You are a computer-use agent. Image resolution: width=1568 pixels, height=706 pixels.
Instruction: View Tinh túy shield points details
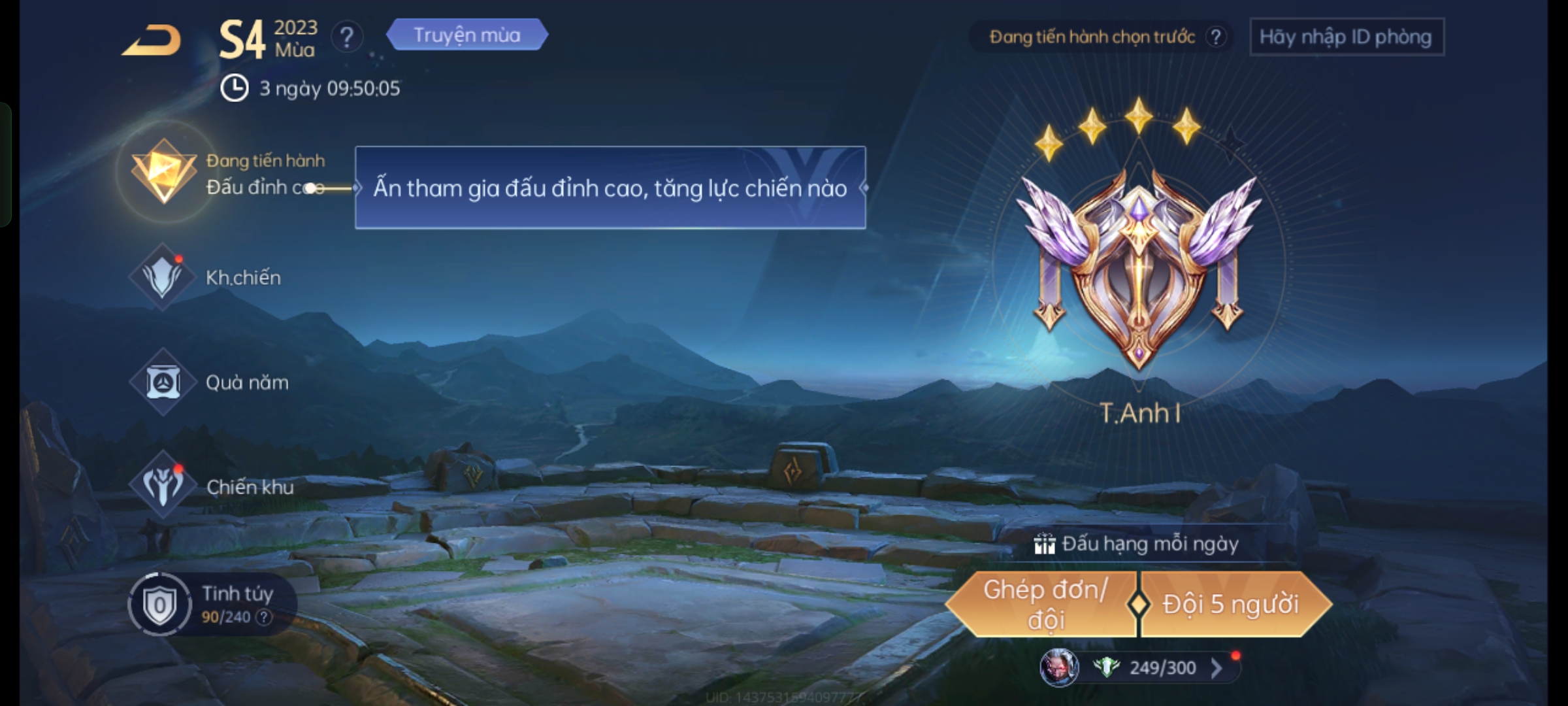tap(159, 605)
